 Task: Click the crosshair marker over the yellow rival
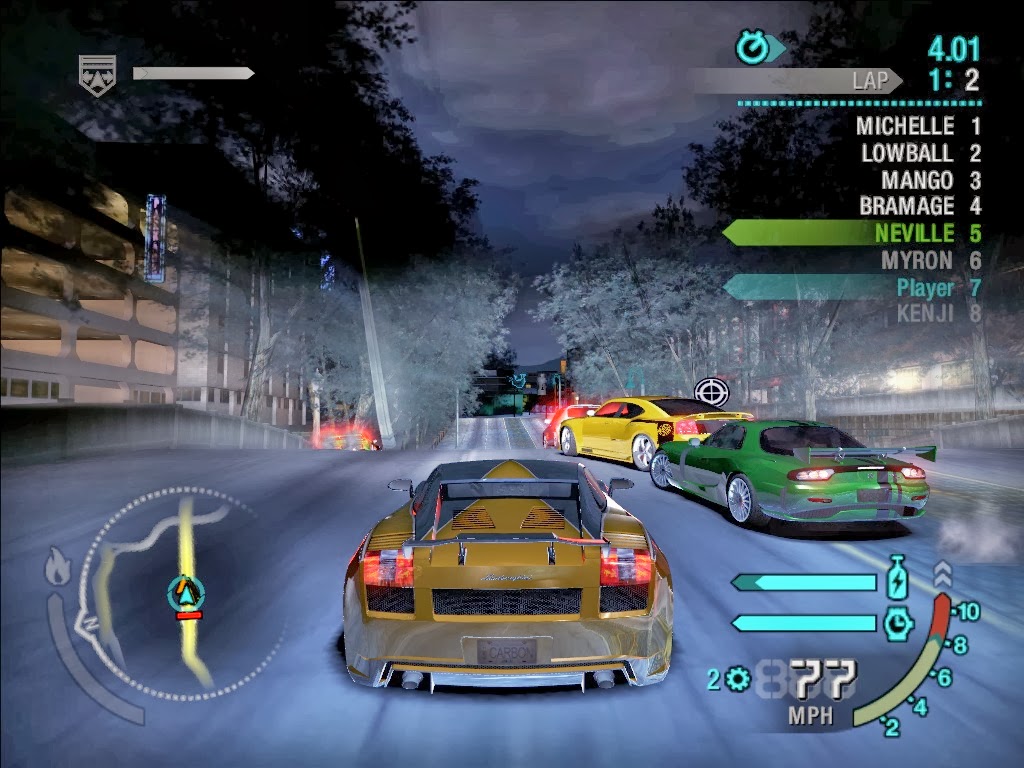pyautogui.click(x=711, y=390)
